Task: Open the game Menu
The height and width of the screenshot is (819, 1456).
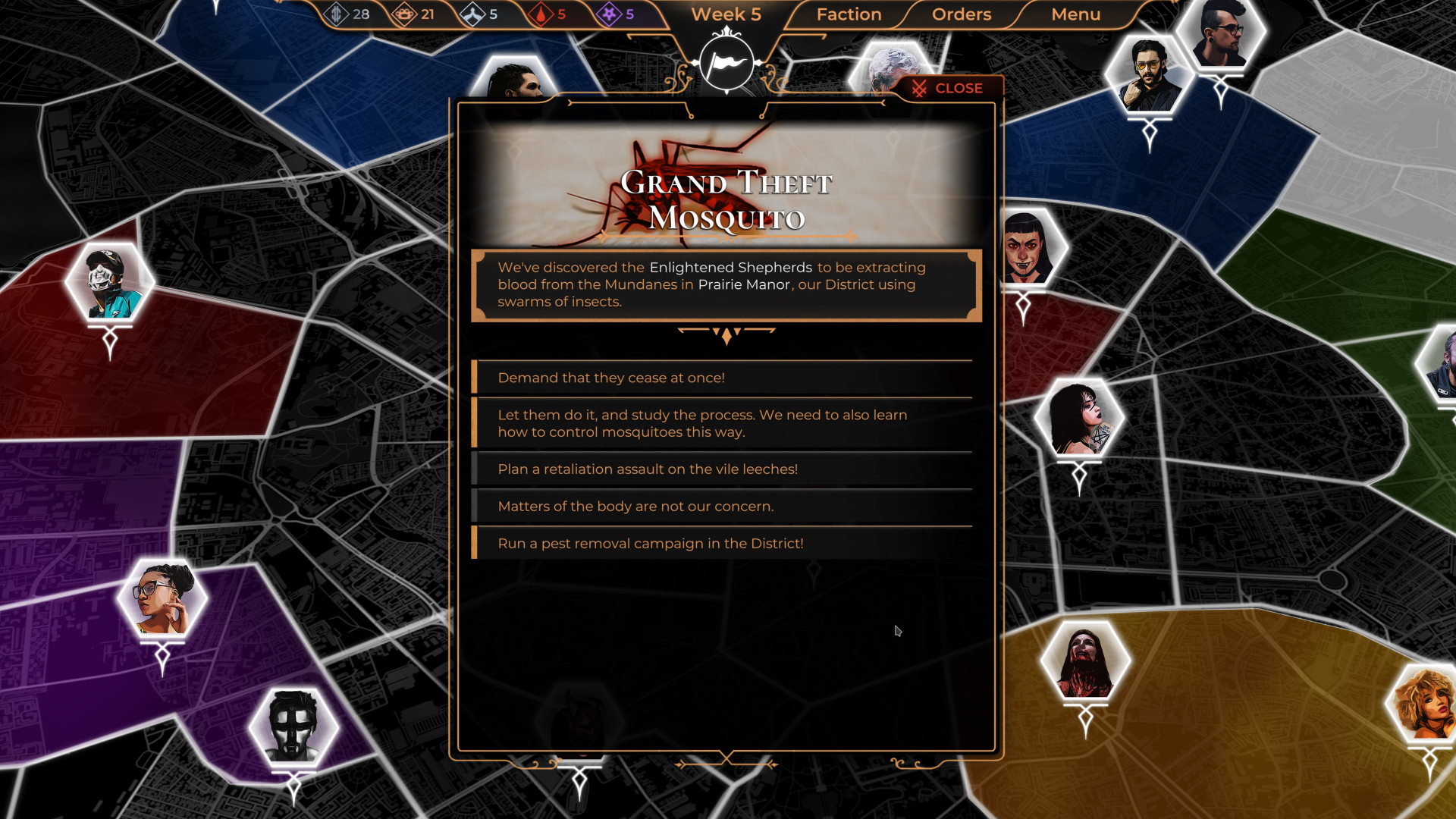Action: click(1076, 14)
